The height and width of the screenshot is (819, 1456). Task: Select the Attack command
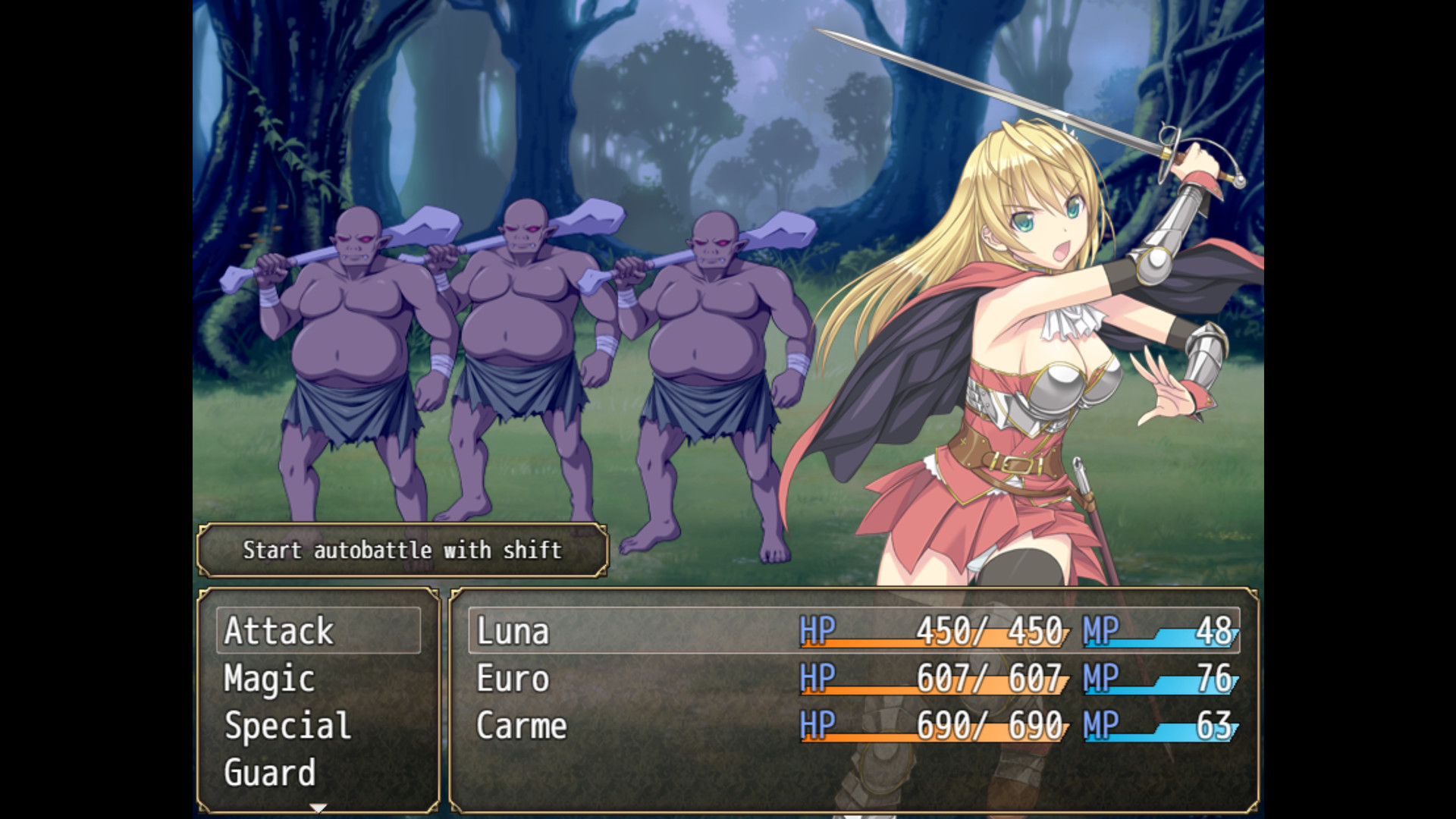point(318,630)
